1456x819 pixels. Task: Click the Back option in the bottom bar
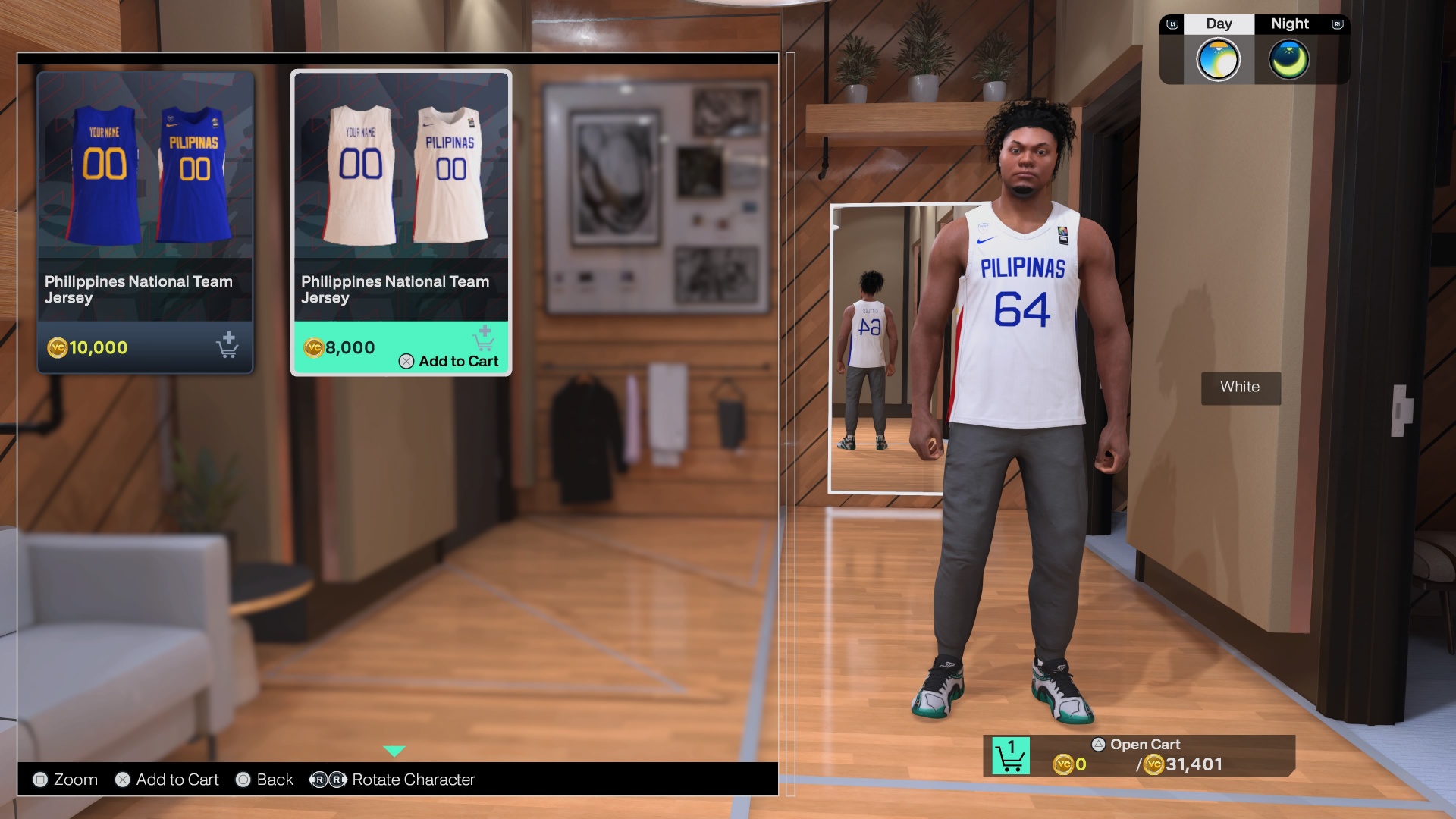265,780
